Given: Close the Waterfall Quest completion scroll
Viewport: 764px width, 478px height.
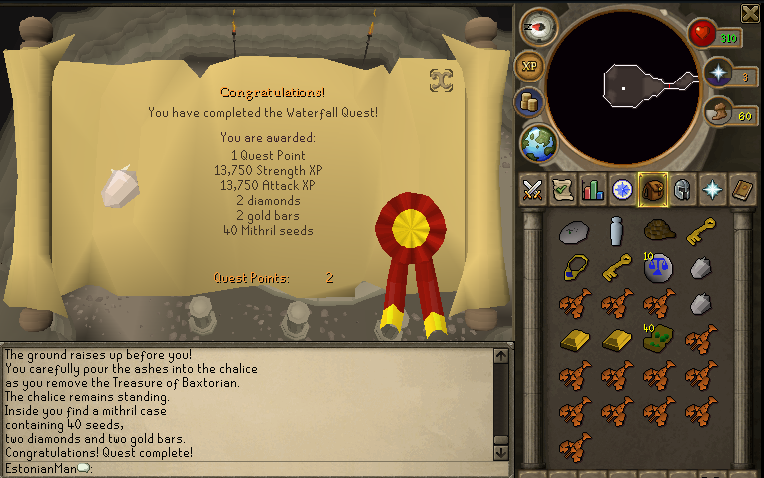Looking at the screenshot, I should (x=440, y=78).
